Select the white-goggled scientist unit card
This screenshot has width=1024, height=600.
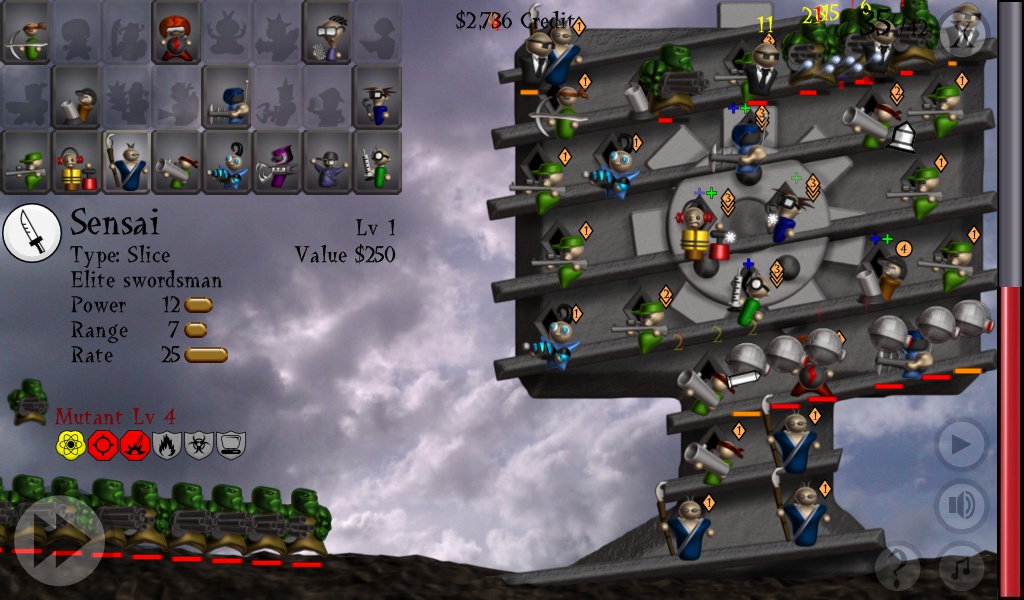point(327,34)
